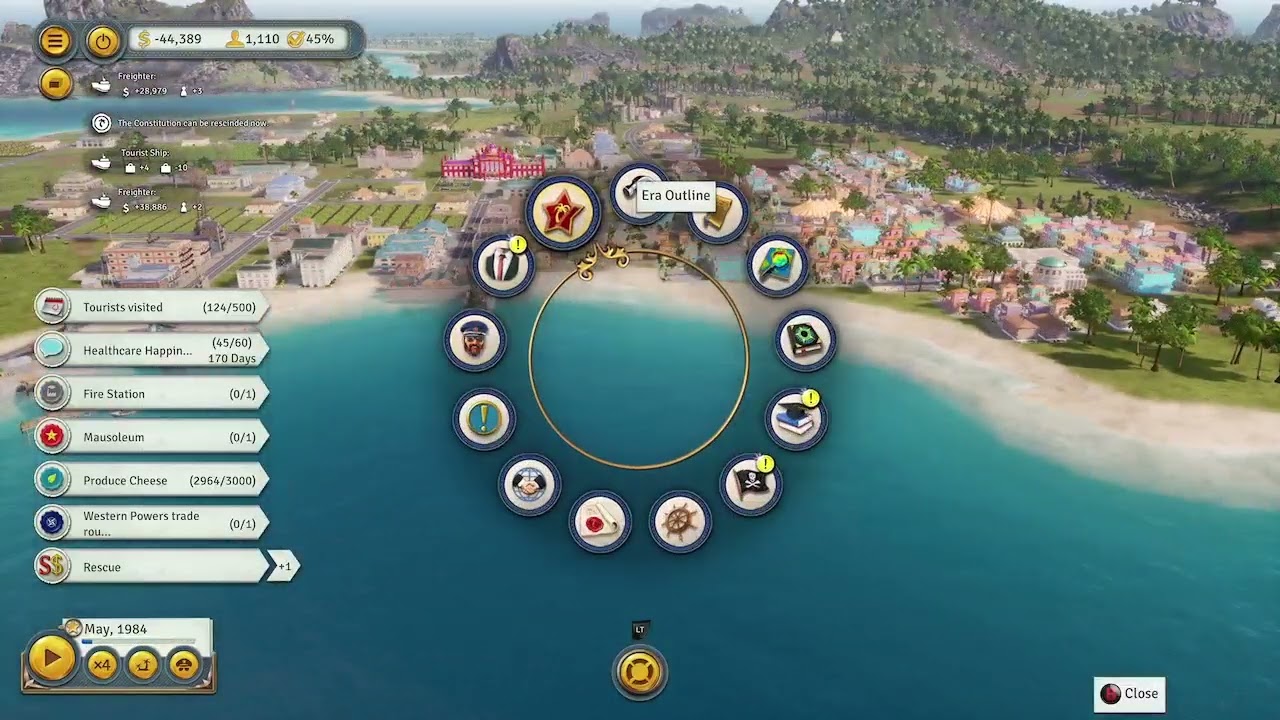Image resolution: width=1280 pixels, height=720 pixels.
Task: Open the exclamation mark radial icon
Action: coord(484,418)
